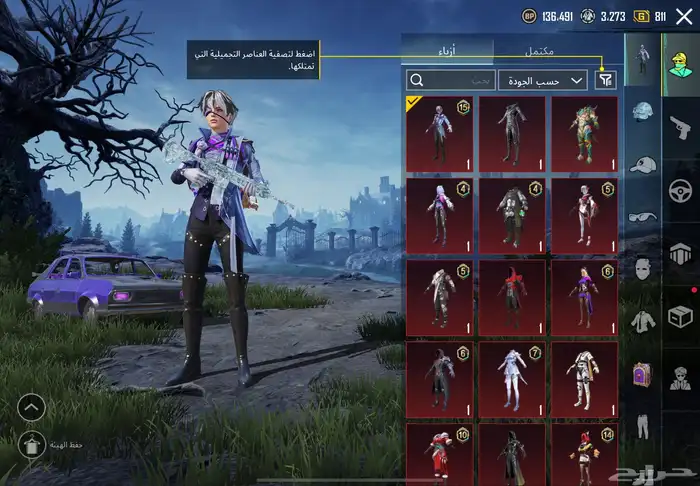The height and width of the screenshot is (486, 700).
Task: Click the up arrow circle button
Action: [x=31, y=406]
